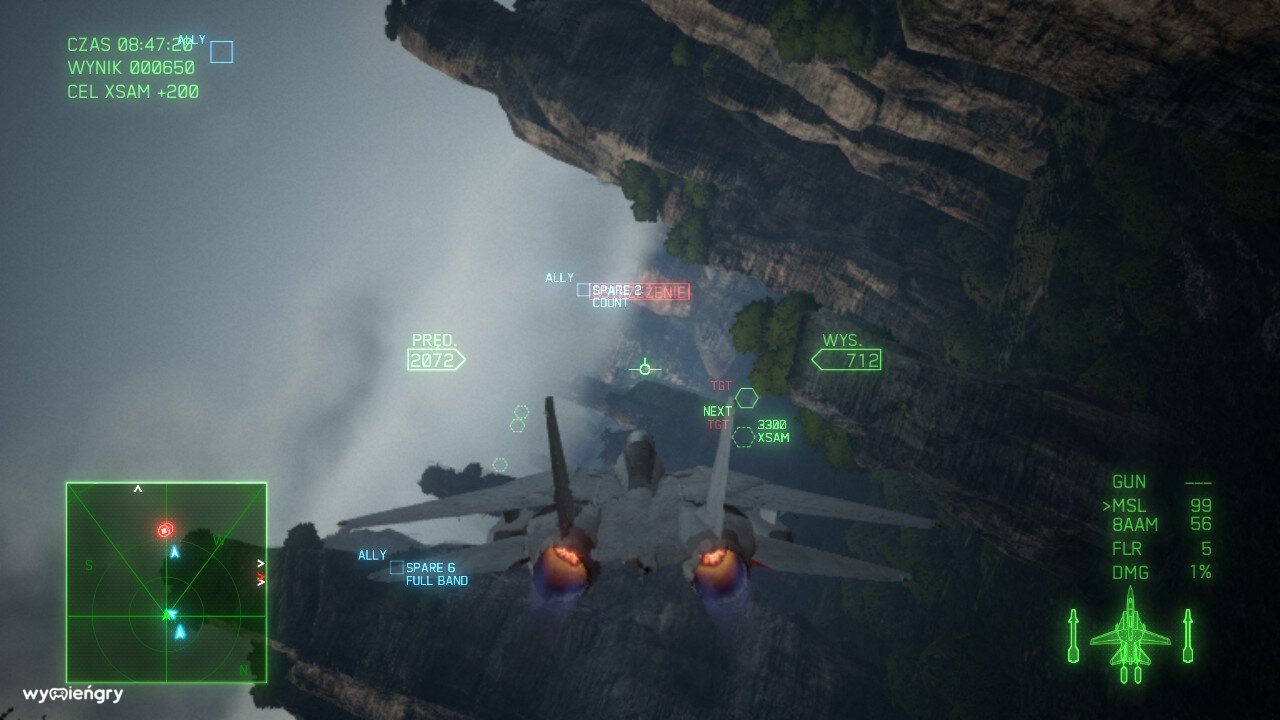Click the green radar minimap

coord(166,582)
